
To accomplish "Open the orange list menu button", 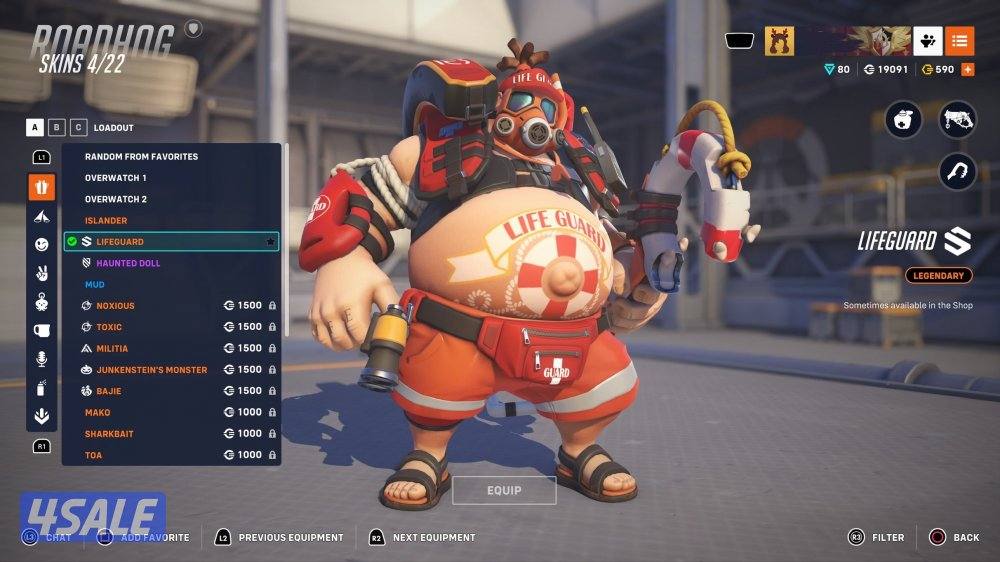I will 959,41.
